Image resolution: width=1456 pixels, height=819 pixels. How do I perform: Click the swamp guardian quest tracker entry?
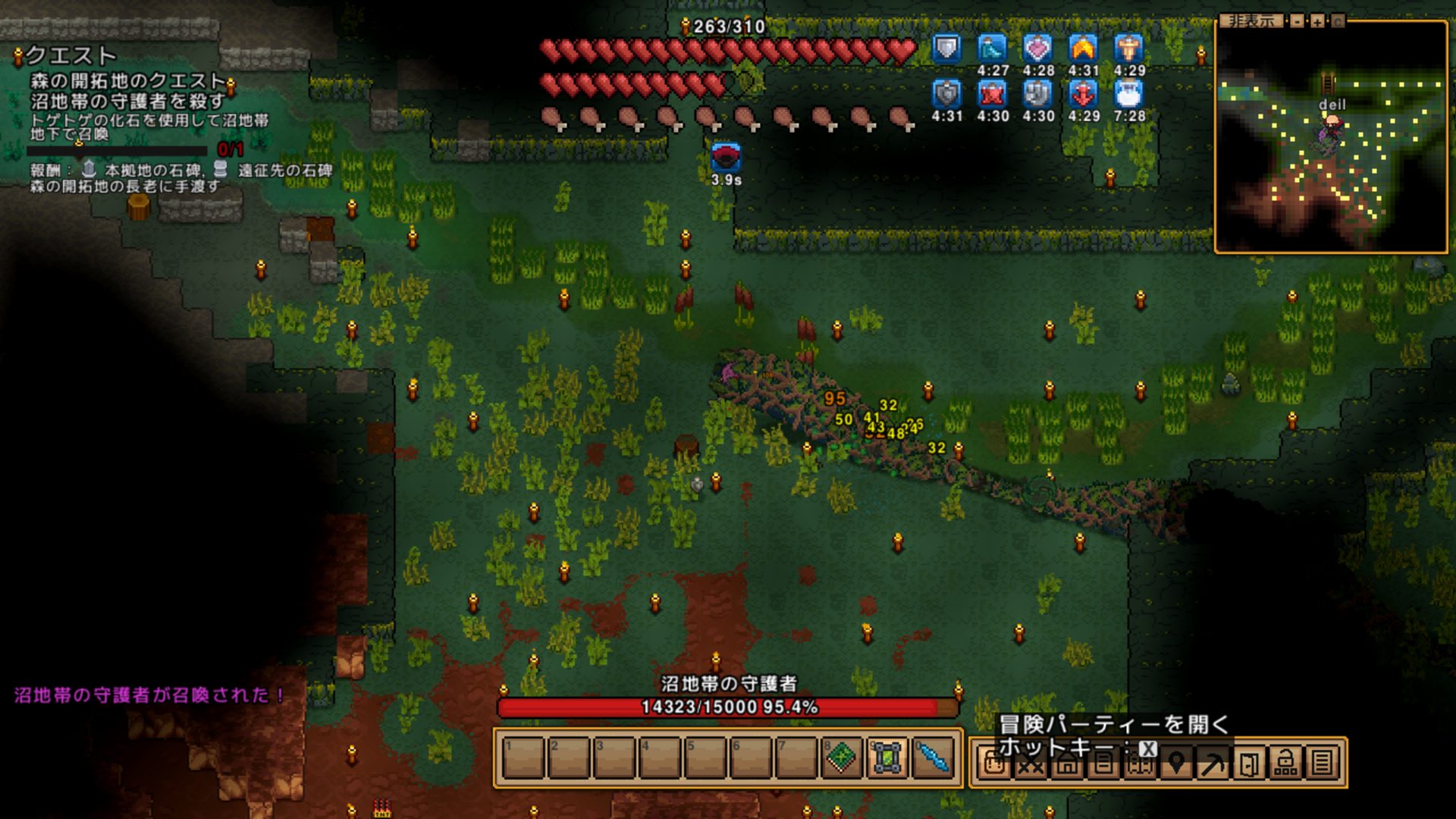click(127, 101)
